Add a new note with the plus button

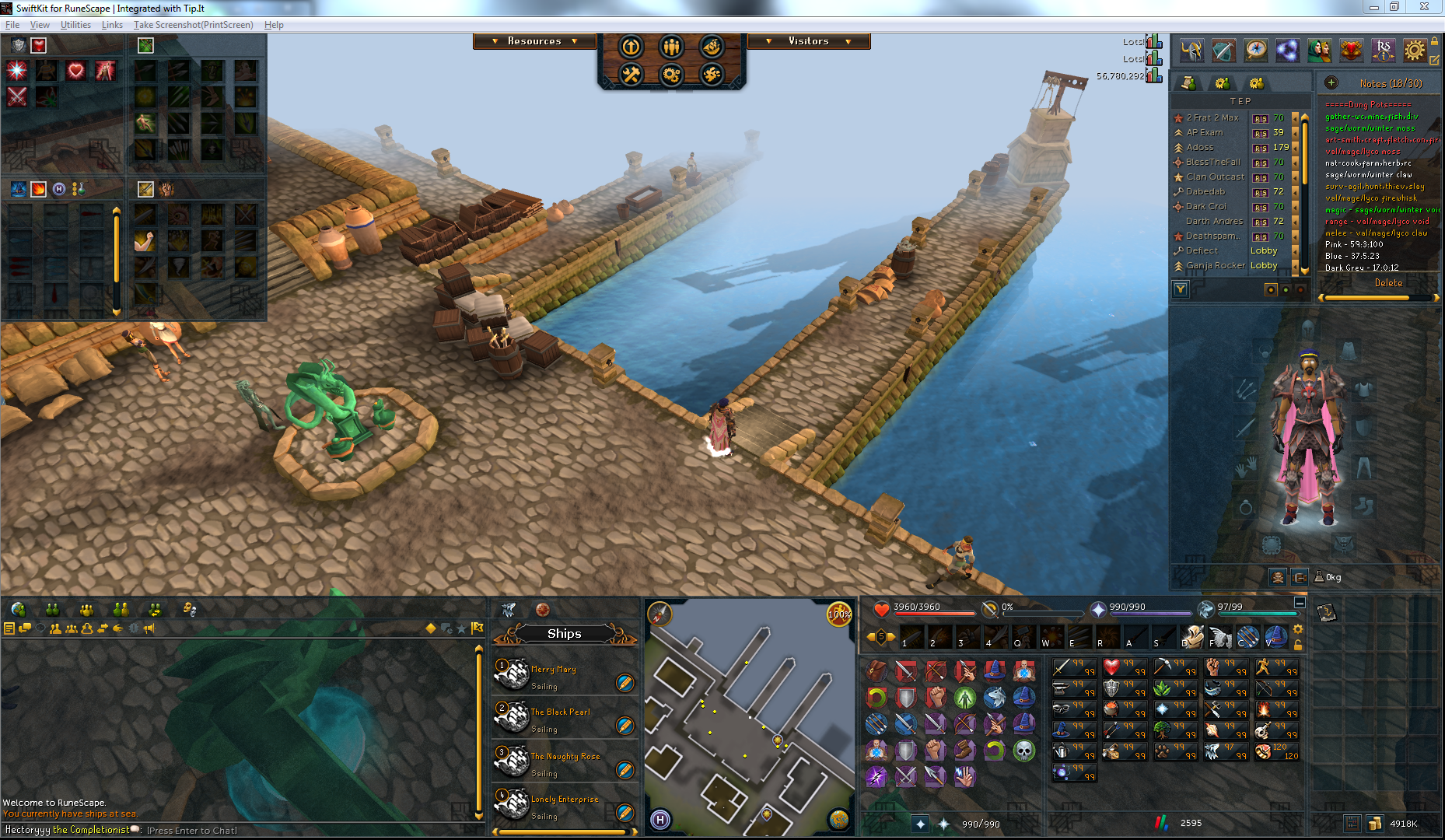click(1331, 83)
